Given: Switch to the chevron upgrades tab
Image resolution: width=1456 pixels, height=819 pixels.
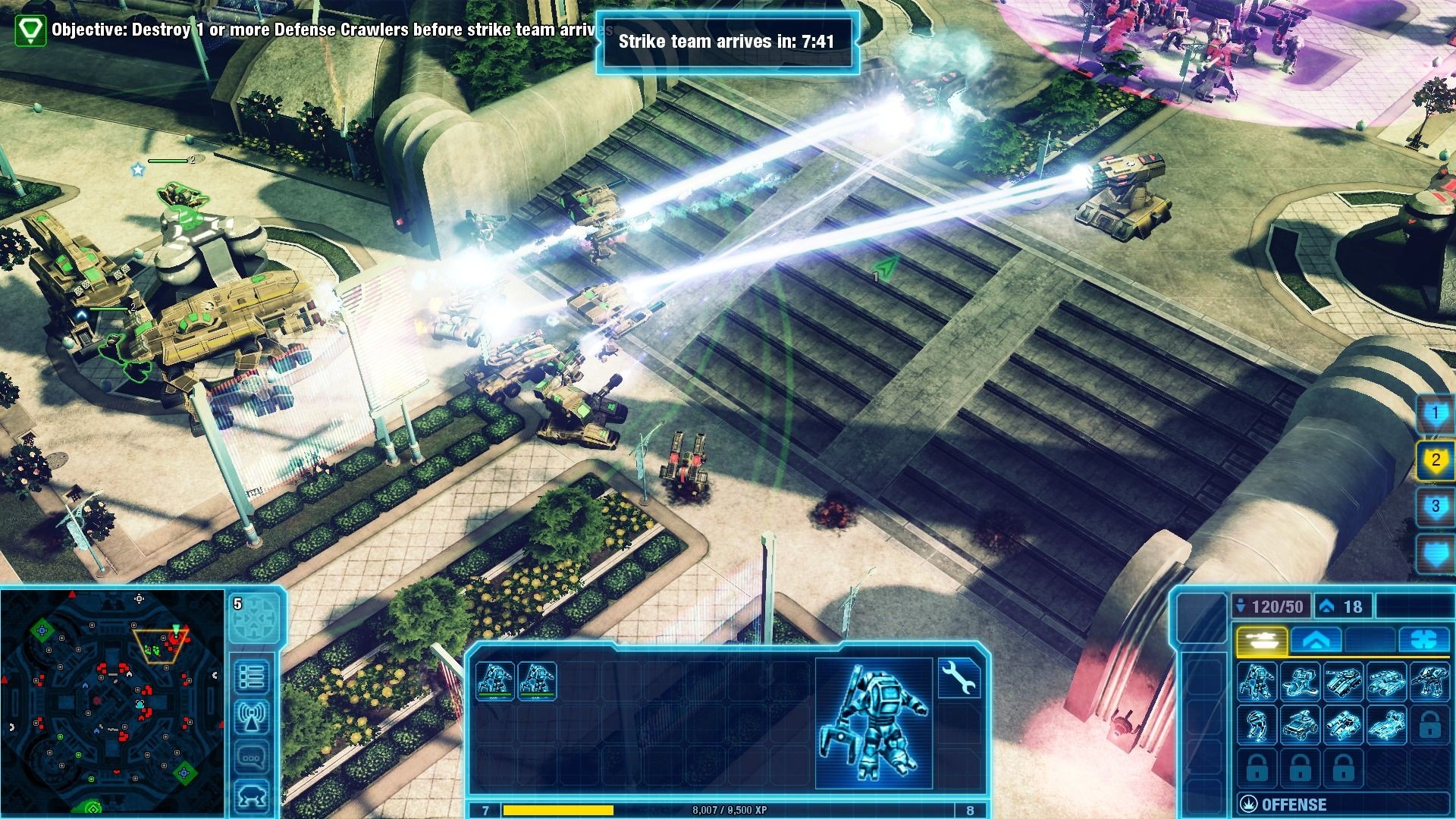Looking at the screenshot, I should point(1316,641).
